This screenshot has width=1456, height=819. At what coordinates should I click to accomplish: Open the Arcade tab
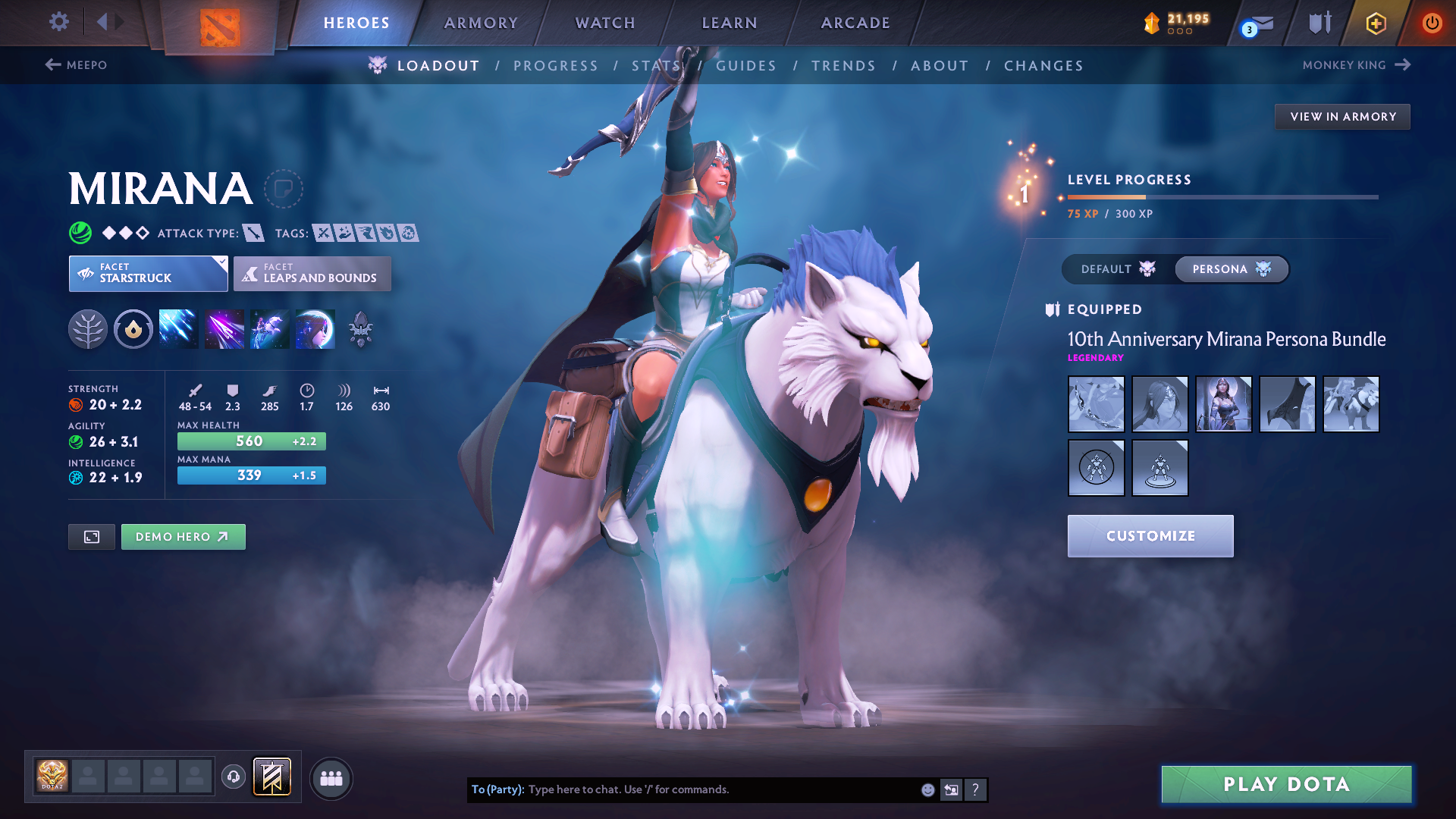click(x=855, y=23)
